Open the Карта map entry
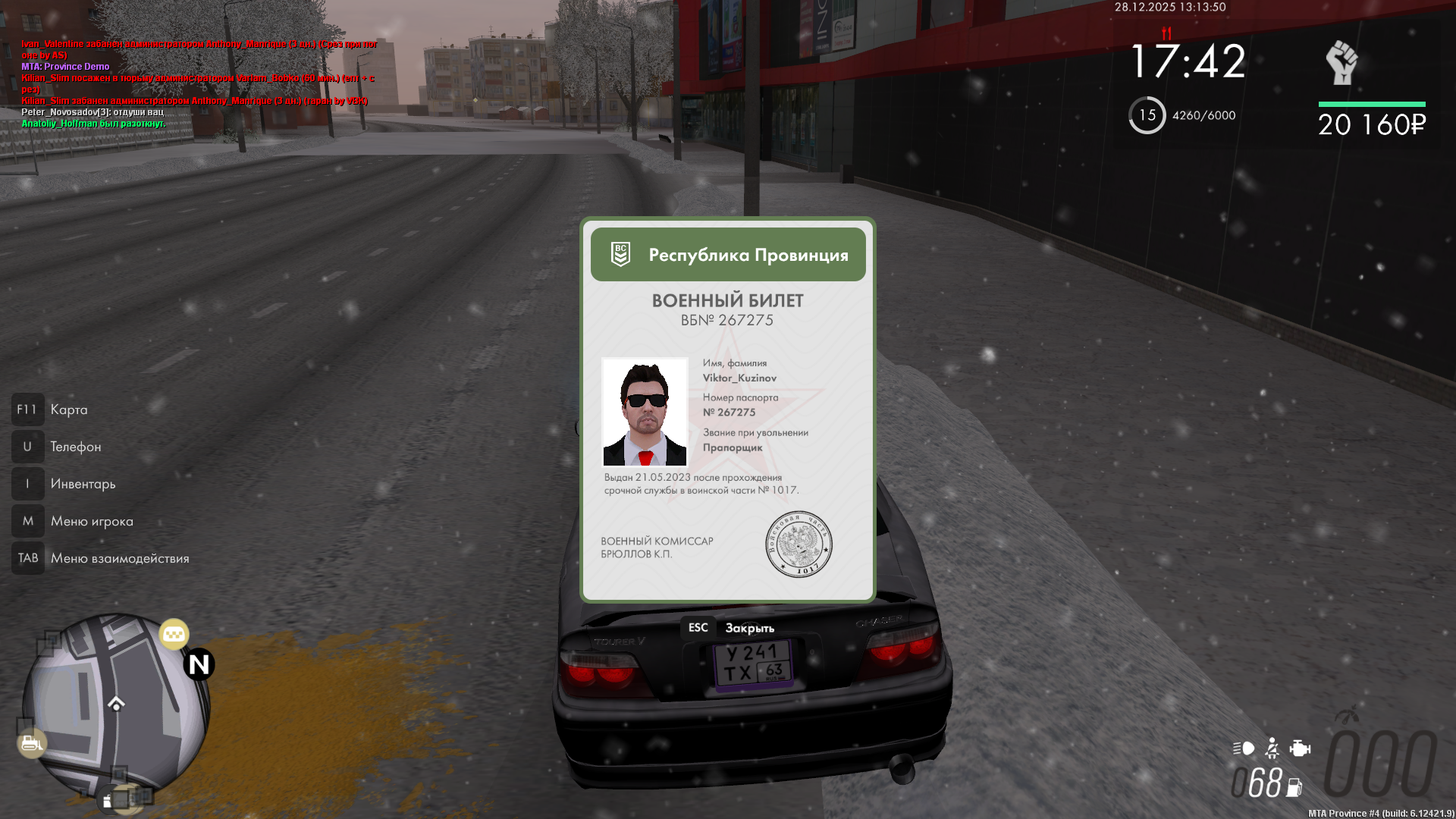The height and width of the screenshot is (819, 1456). pyautogui.click(x=68, y=409)
